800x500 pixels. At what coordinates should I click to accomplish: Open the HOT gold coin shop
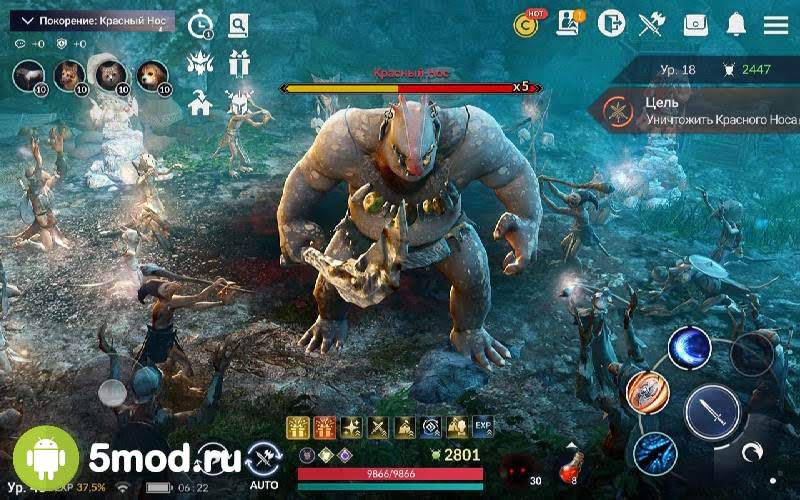[526, 24]
